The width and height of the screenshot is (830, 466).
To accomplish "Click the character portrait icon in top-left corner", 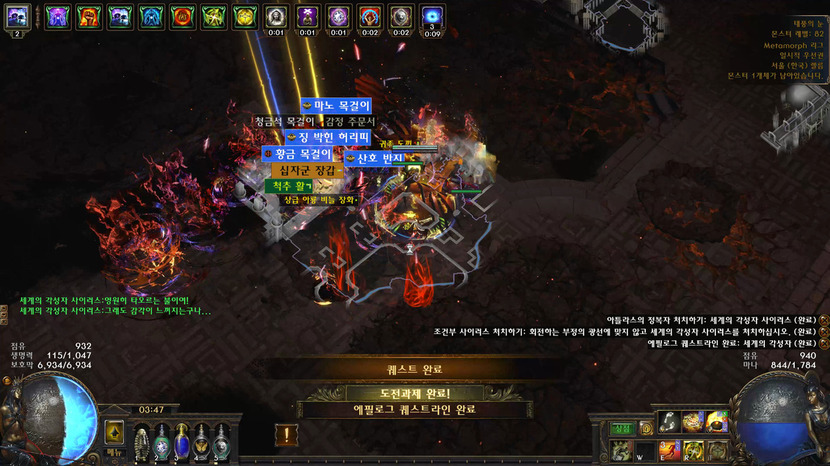I will (17, 17).
